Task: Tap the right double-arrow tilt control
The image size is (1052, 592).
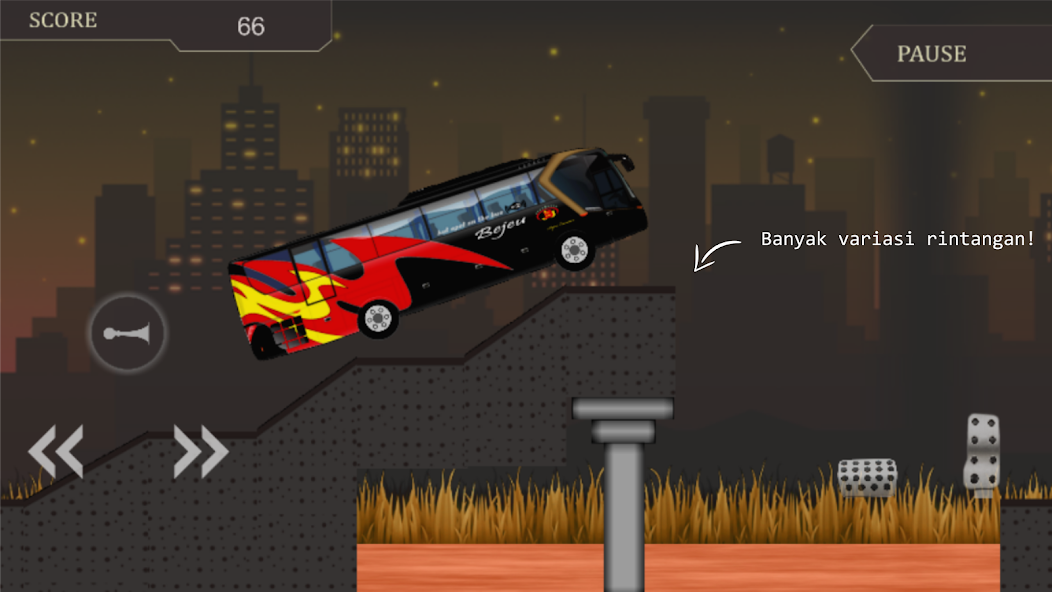Action: point(201,451)
